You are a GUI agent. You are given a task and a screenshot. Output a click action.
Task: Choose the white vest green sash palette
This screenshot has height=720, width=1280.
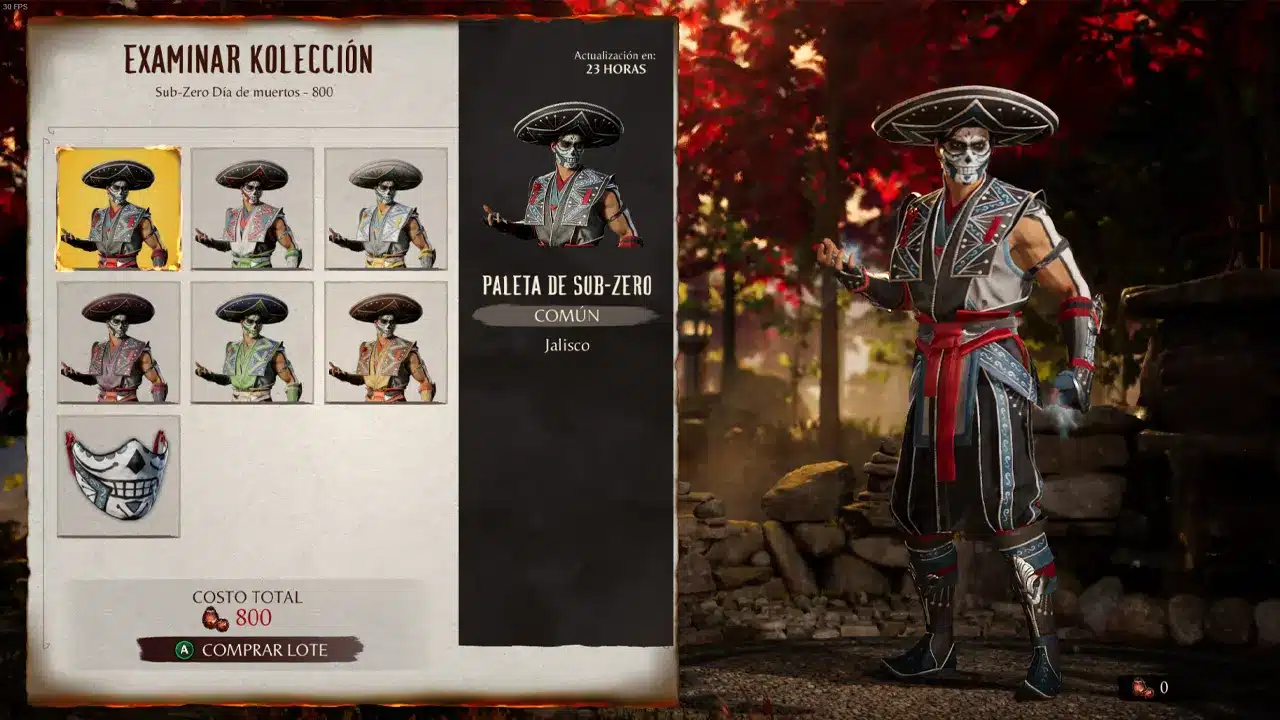[x=252, y=209]
